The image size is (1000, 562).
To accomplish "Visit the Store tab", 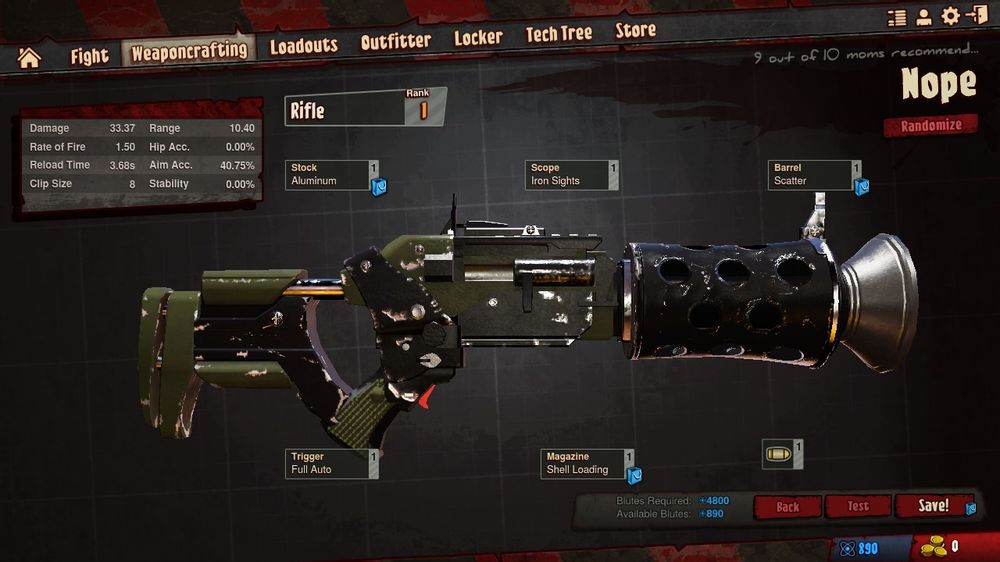I will 635,31.
